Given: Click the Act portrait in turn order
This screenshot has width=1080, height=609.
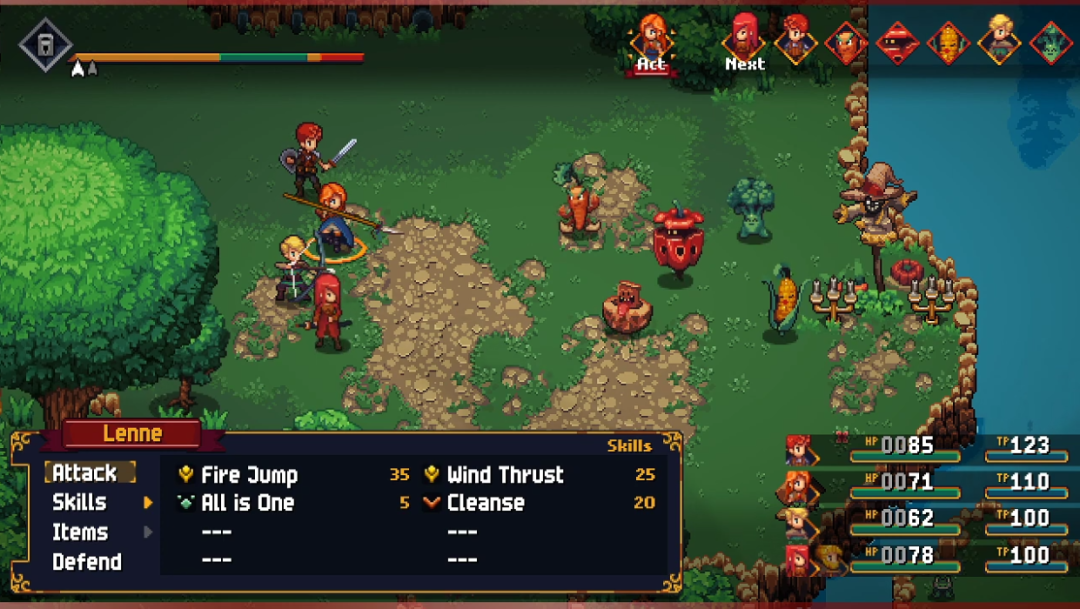Looking at the screenshot, I should [x=651, y=40].
